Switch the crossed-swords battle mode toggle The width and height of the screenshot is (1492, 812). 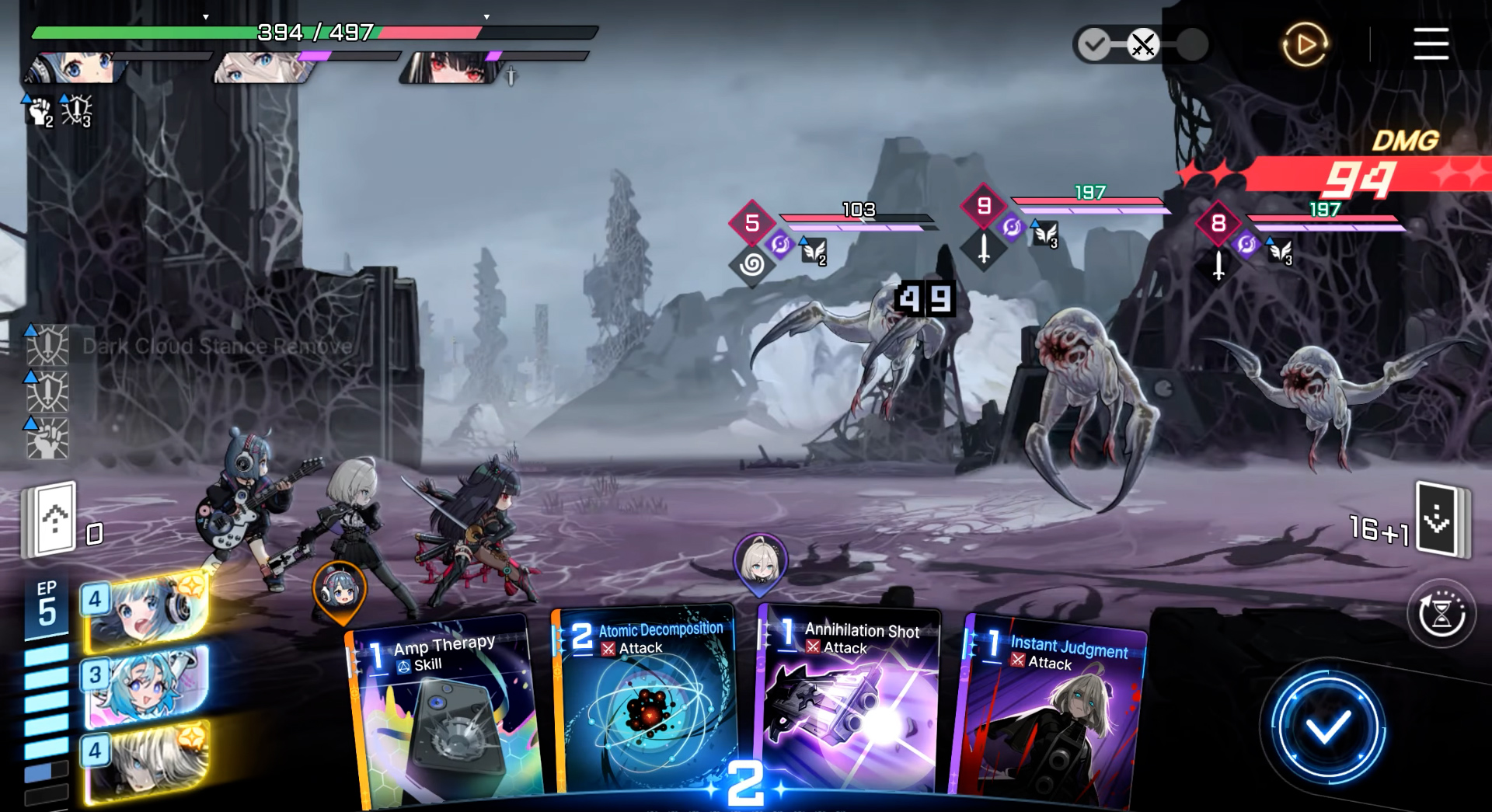pyautogui.click(x=1142, y=44)
